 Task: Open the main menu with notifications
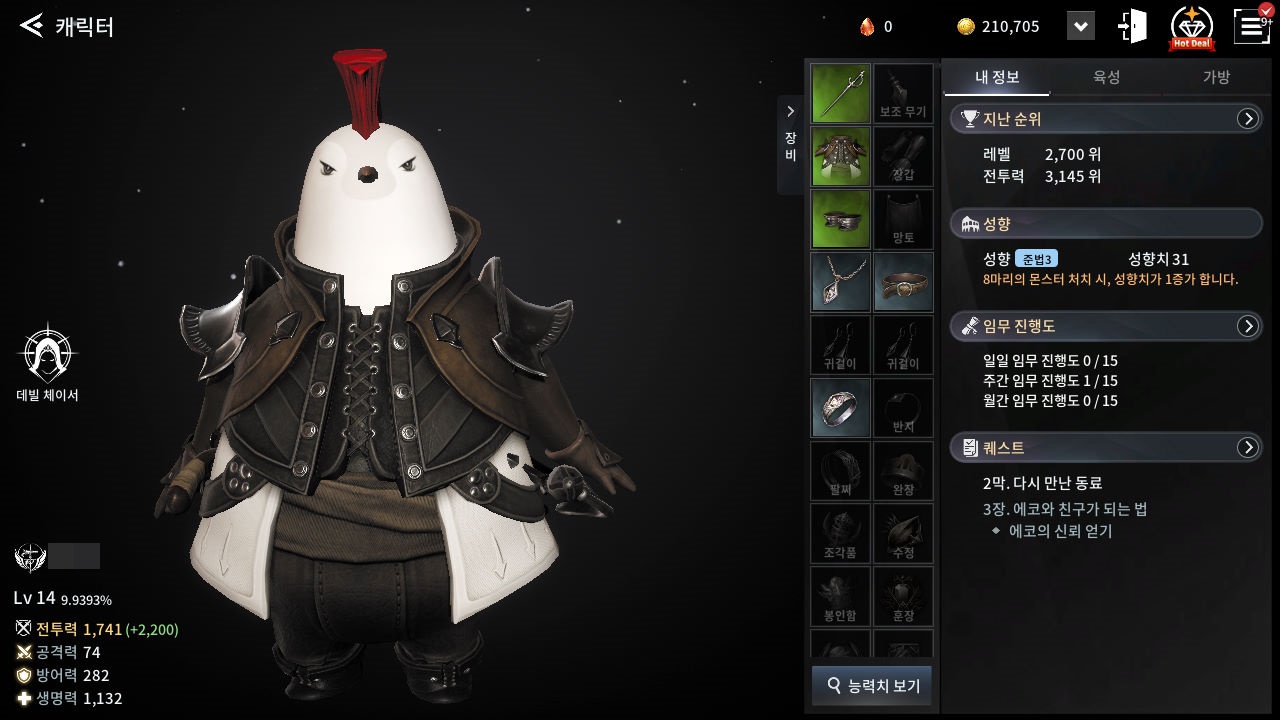pos(1252,26)
